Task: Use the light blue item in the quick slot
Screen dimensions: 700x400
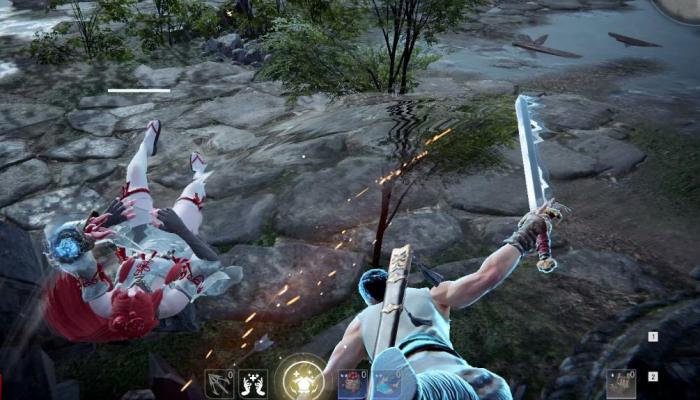Action: 386,385
